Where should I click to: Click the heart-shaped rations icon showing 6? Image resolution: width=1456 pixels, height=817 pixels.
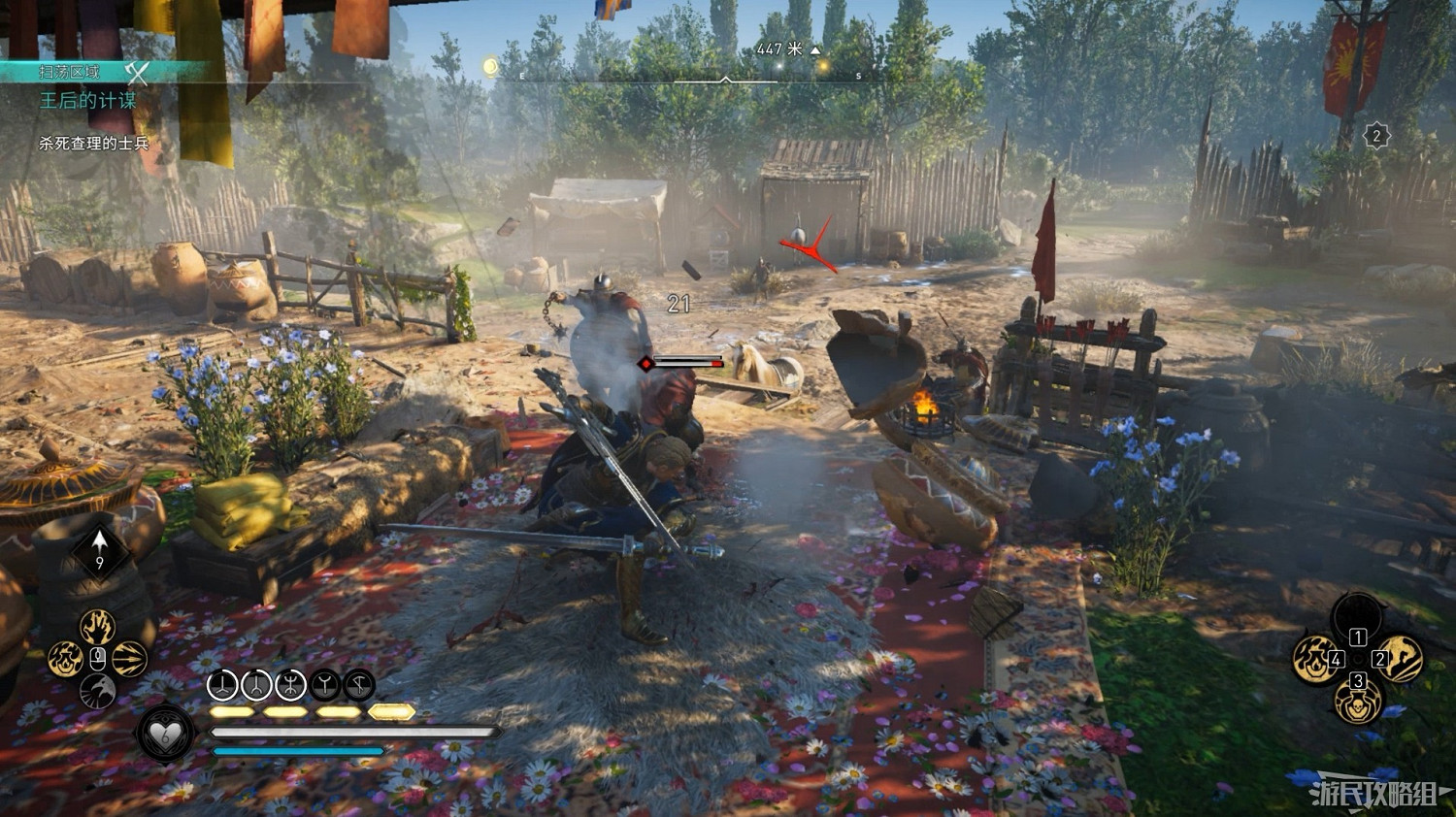click(x=165, y=735)
